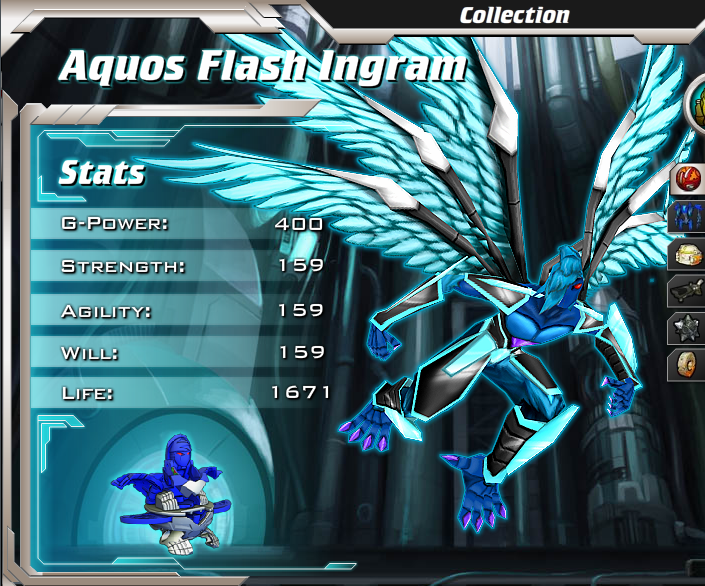This screenshot has height=586, width=705.
Task: Switch to the yellow helmet gear tab
Action: [x=690, y=253]
